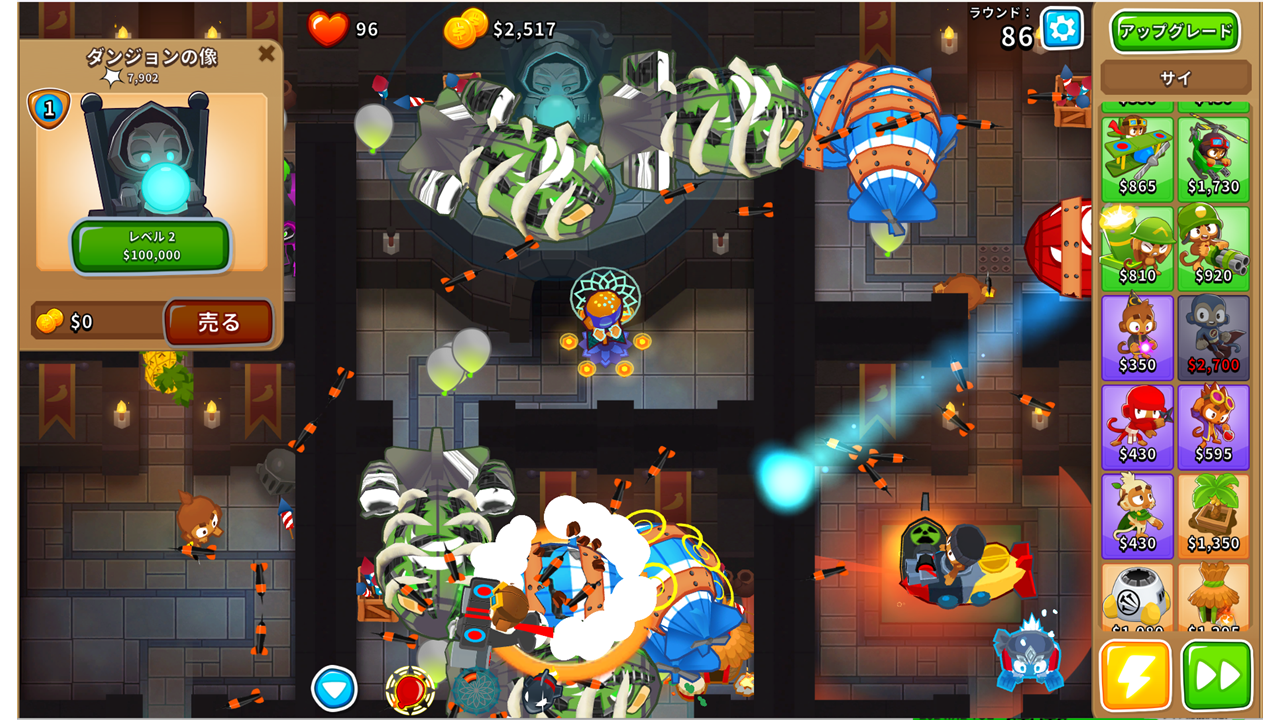
Task: Activate the red bloon ability icon
Action: (410, 690)
